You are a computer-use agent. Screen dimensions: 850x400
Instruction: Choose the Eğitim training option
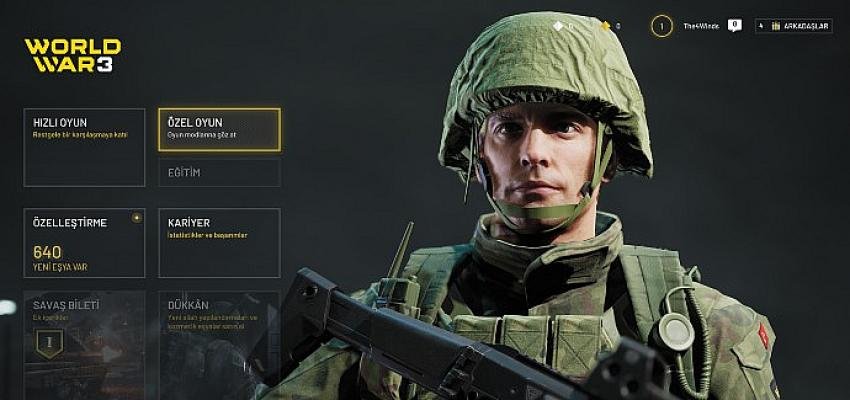pyautogui.click(x=219, y=173)
